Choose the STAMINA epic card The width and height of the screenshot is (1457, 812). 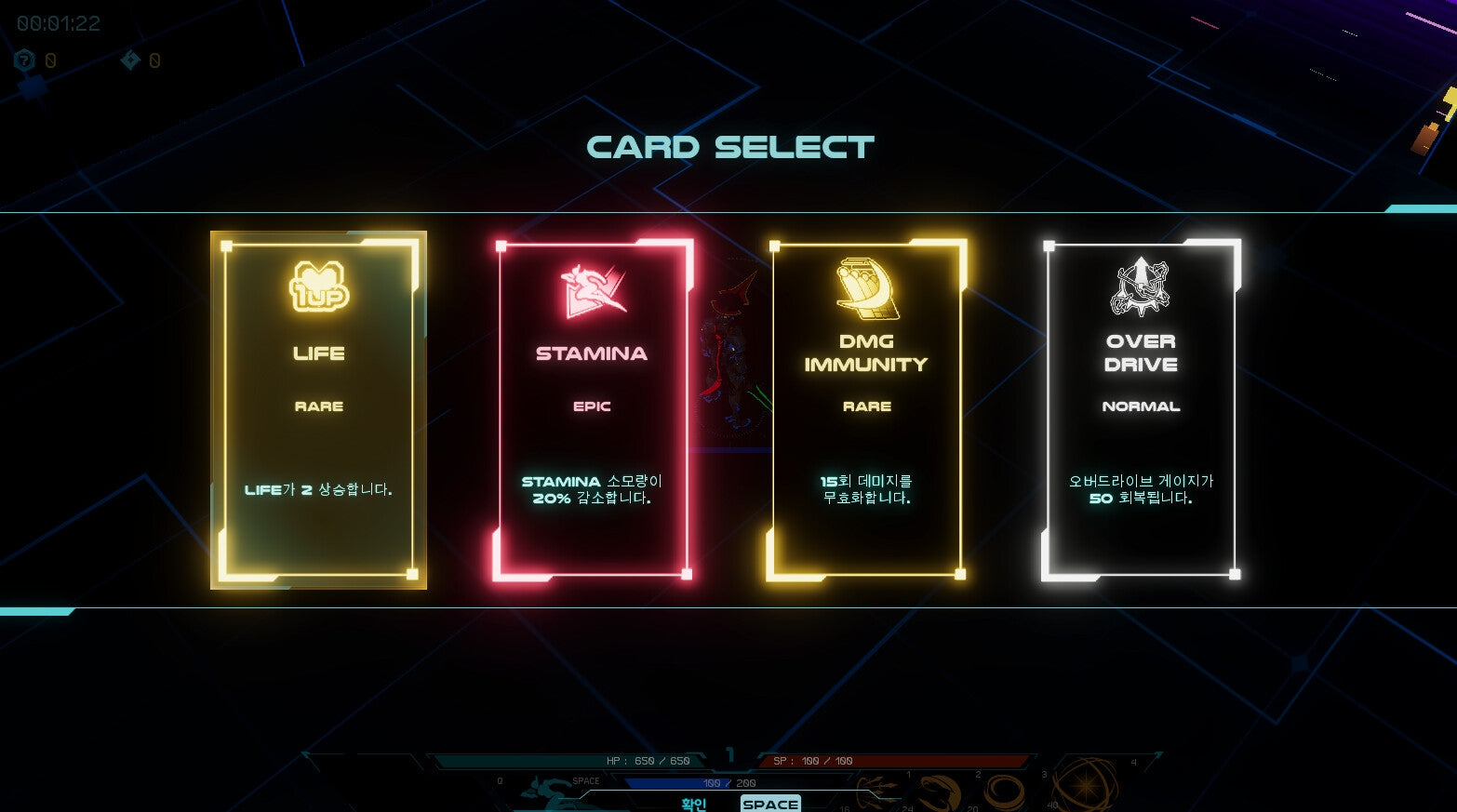click(592, 409)
